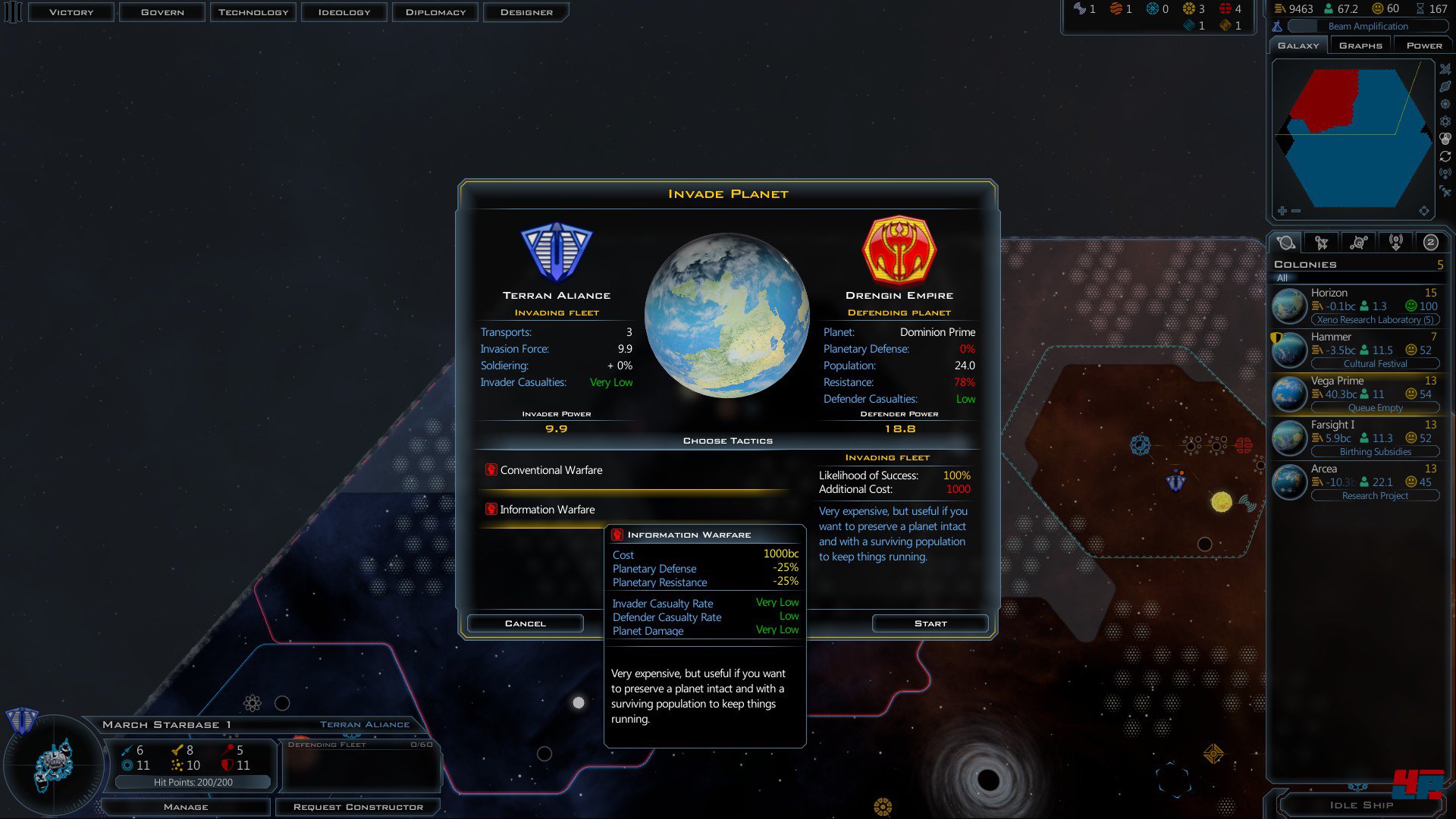Open Beam Amplification research bar

point(1367,27)
